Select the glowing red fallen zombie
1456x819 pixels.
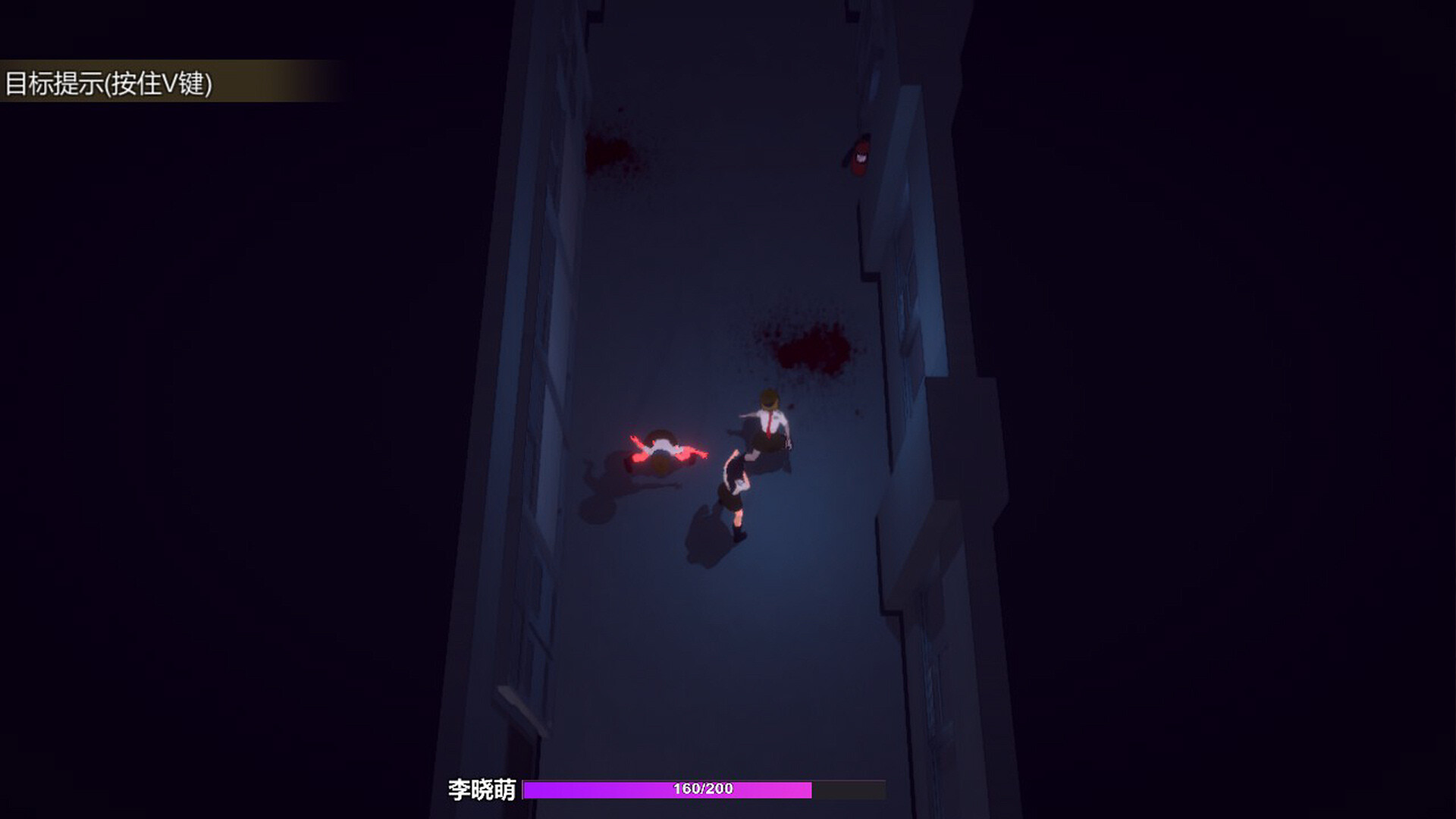664,453
